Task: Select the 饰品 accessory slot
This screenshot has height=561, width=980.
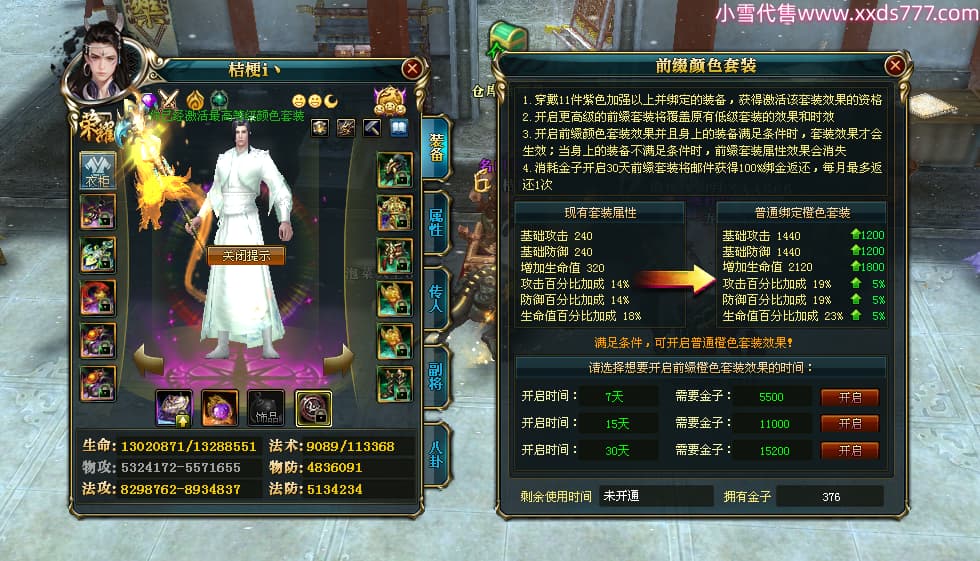Action: click(x=266, y=407)
